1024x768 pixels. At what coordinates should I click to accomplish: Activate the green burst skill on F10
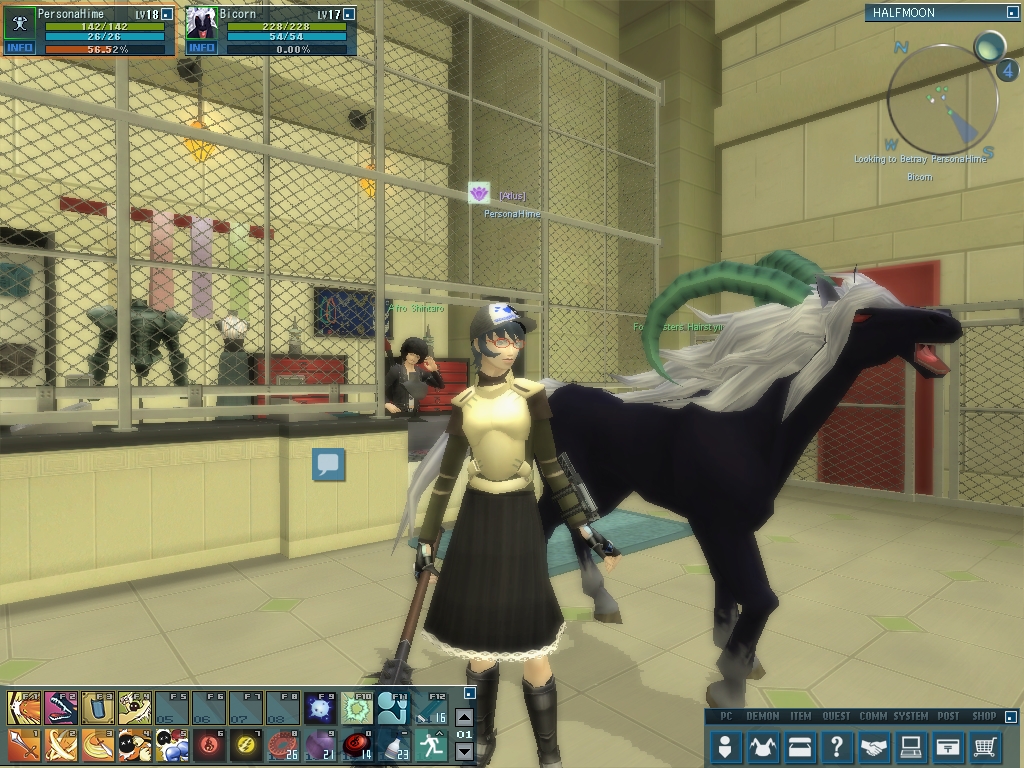[x=357, y=708]
